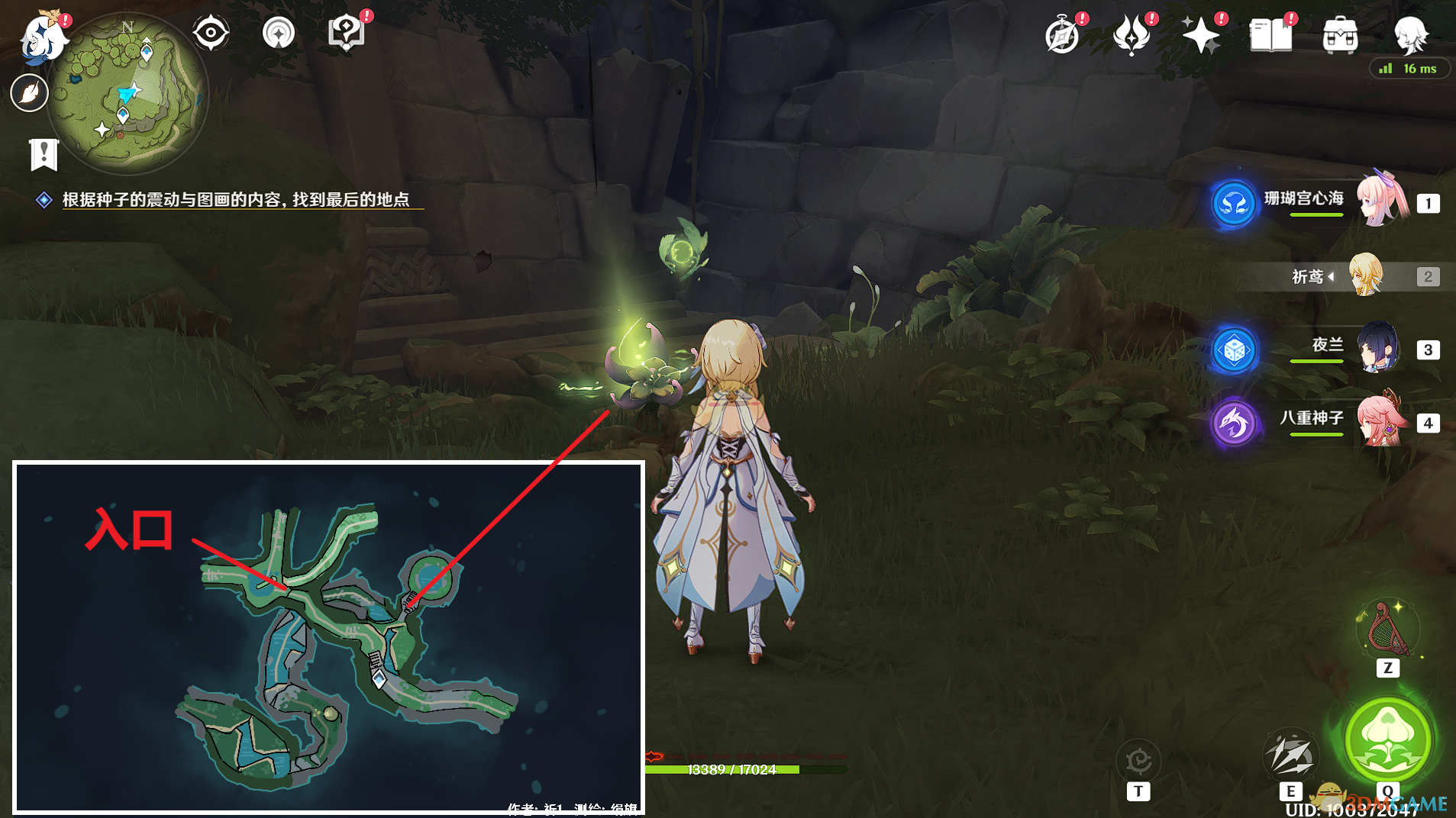Open the wish star icon
1456x818 pixels.
tap(1200, 35)
